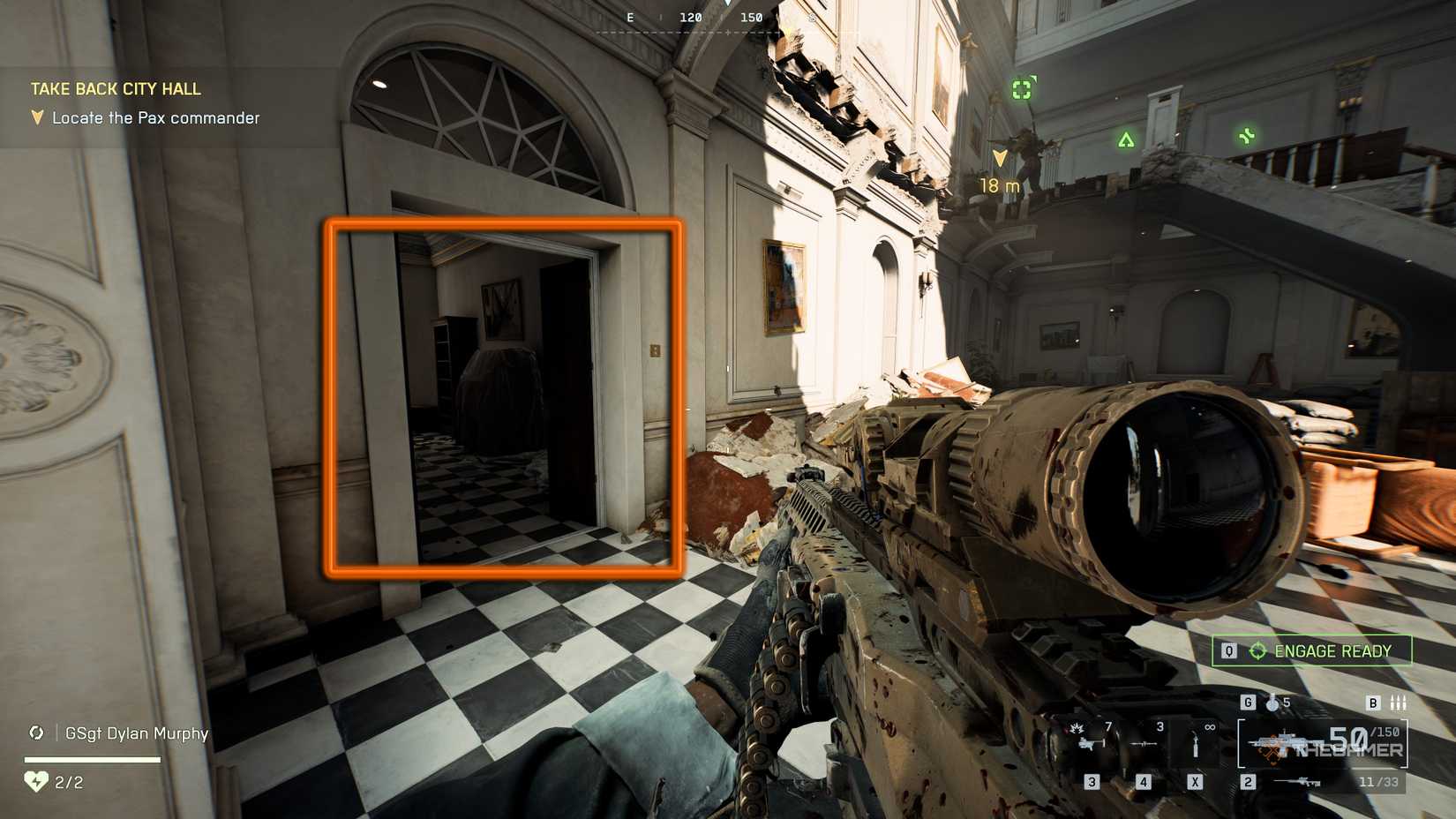This screenshot has width=1456, height=819.
Task: Activate the Engage Ready squad command
Action: 1311,651
